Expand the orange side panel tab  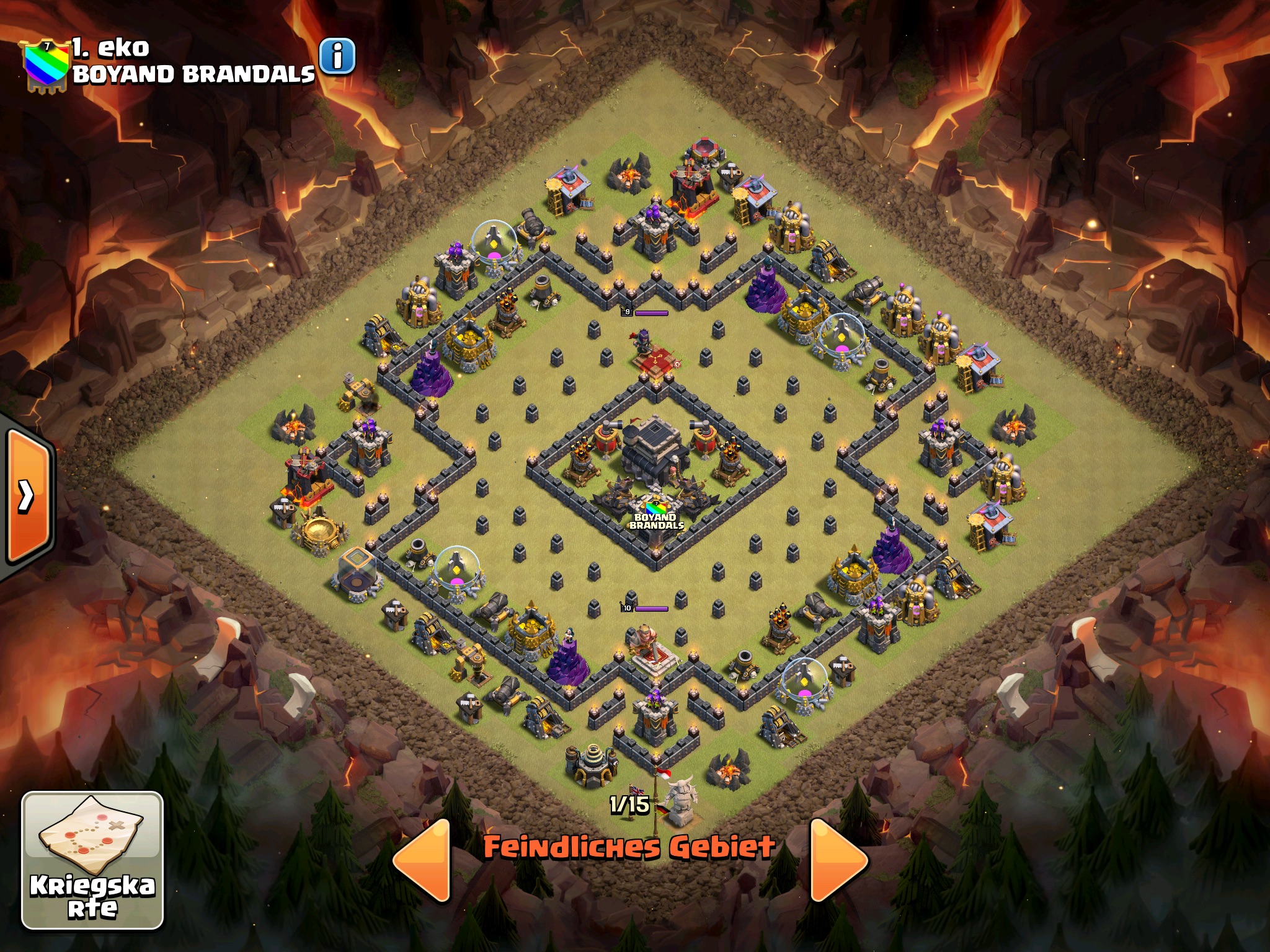pos(27,496)
